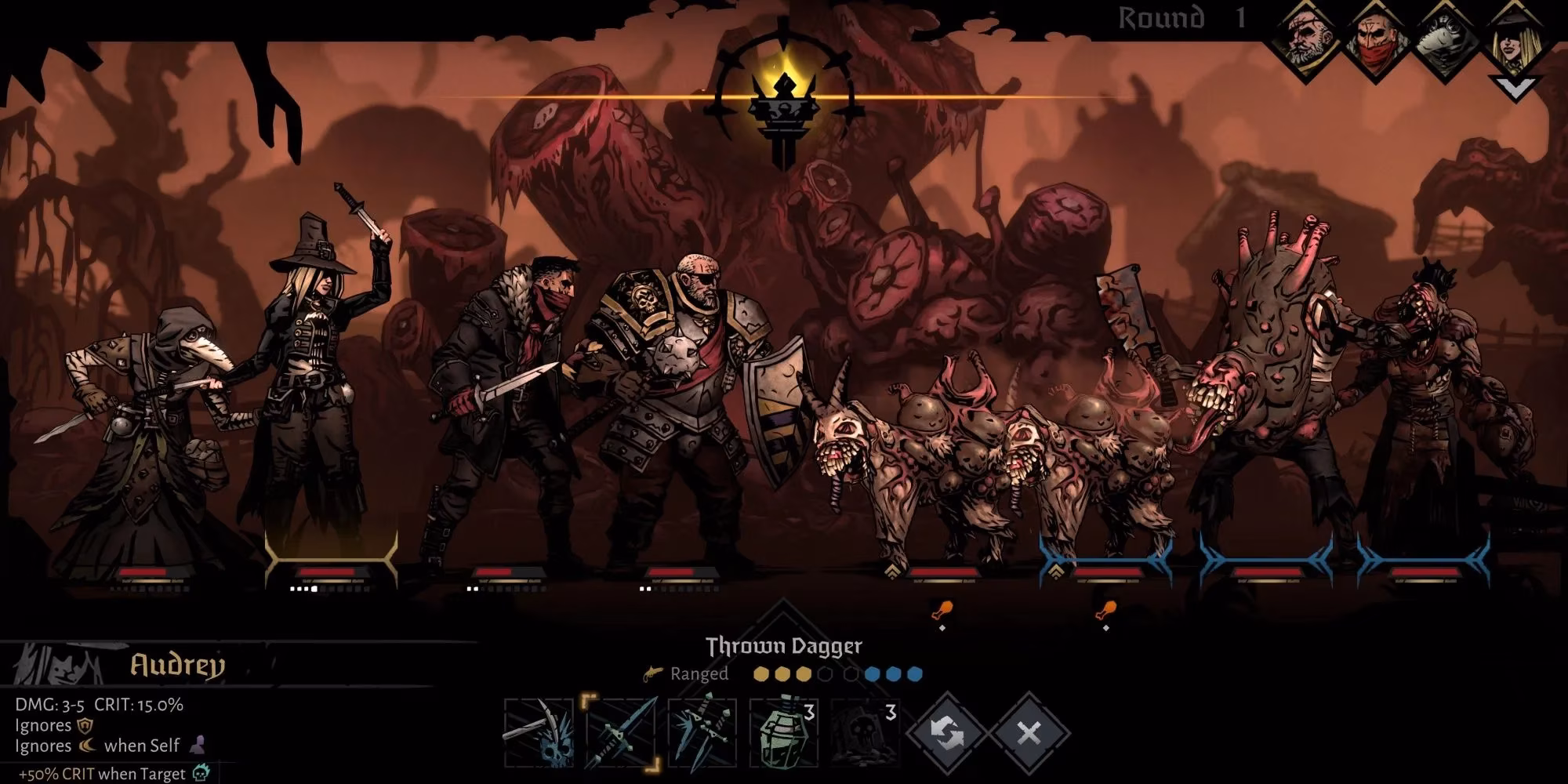Select the dimmed skull gravestone skill
1568x784 pixels.
864,734
